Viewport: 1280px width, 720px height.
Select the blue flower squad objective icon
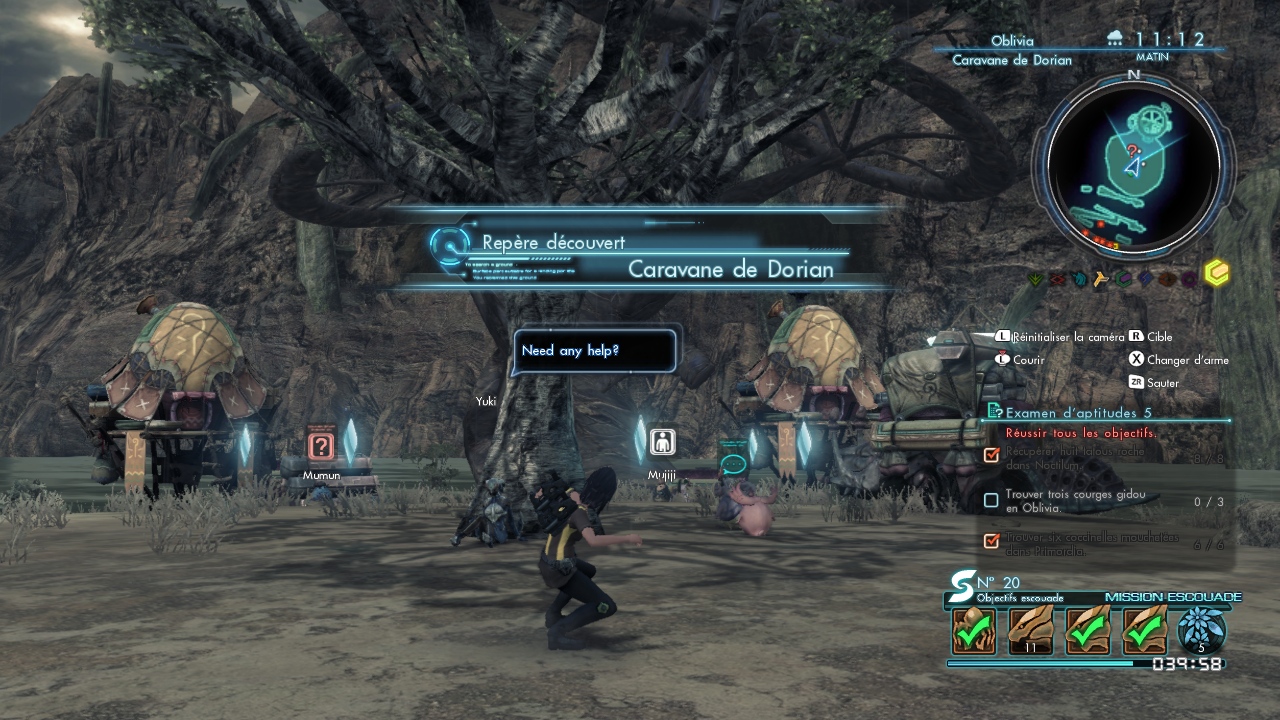1201,629
